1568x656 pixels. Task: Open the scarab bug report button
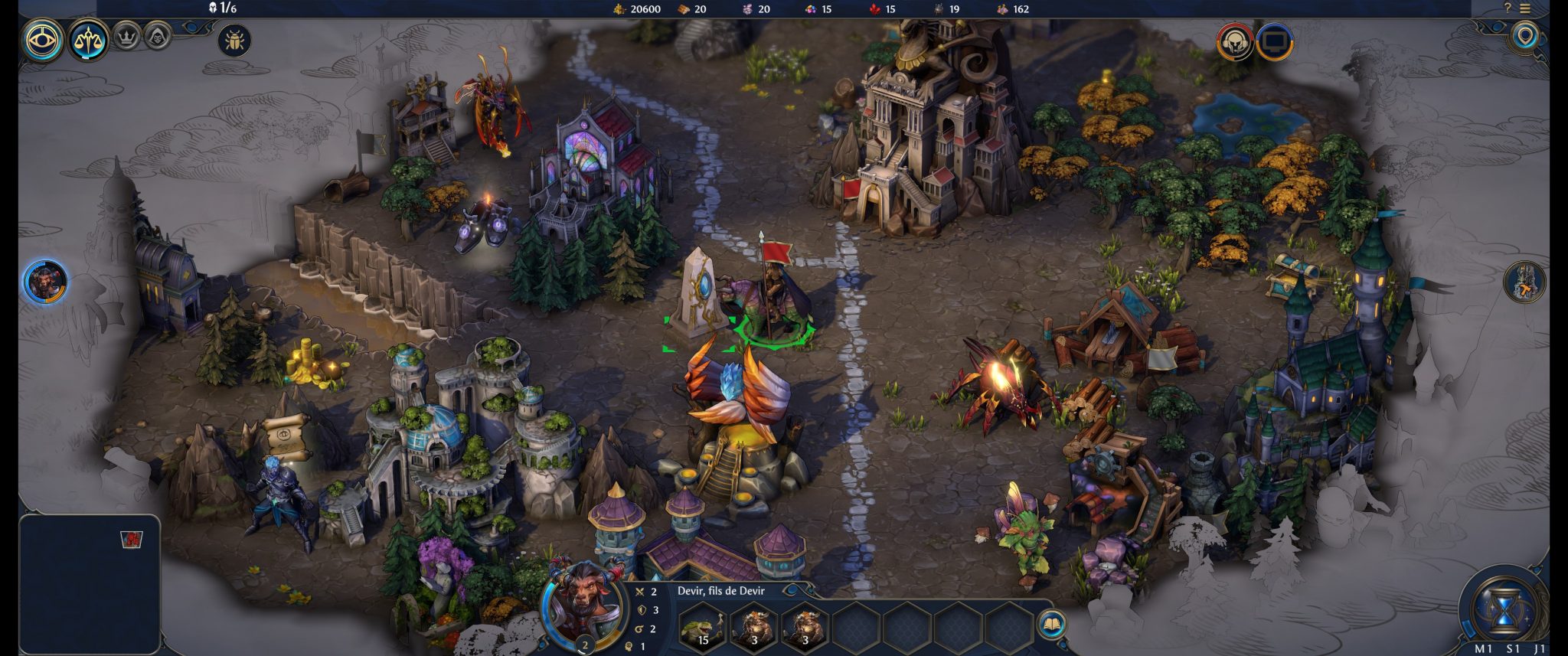pos(234,40)
